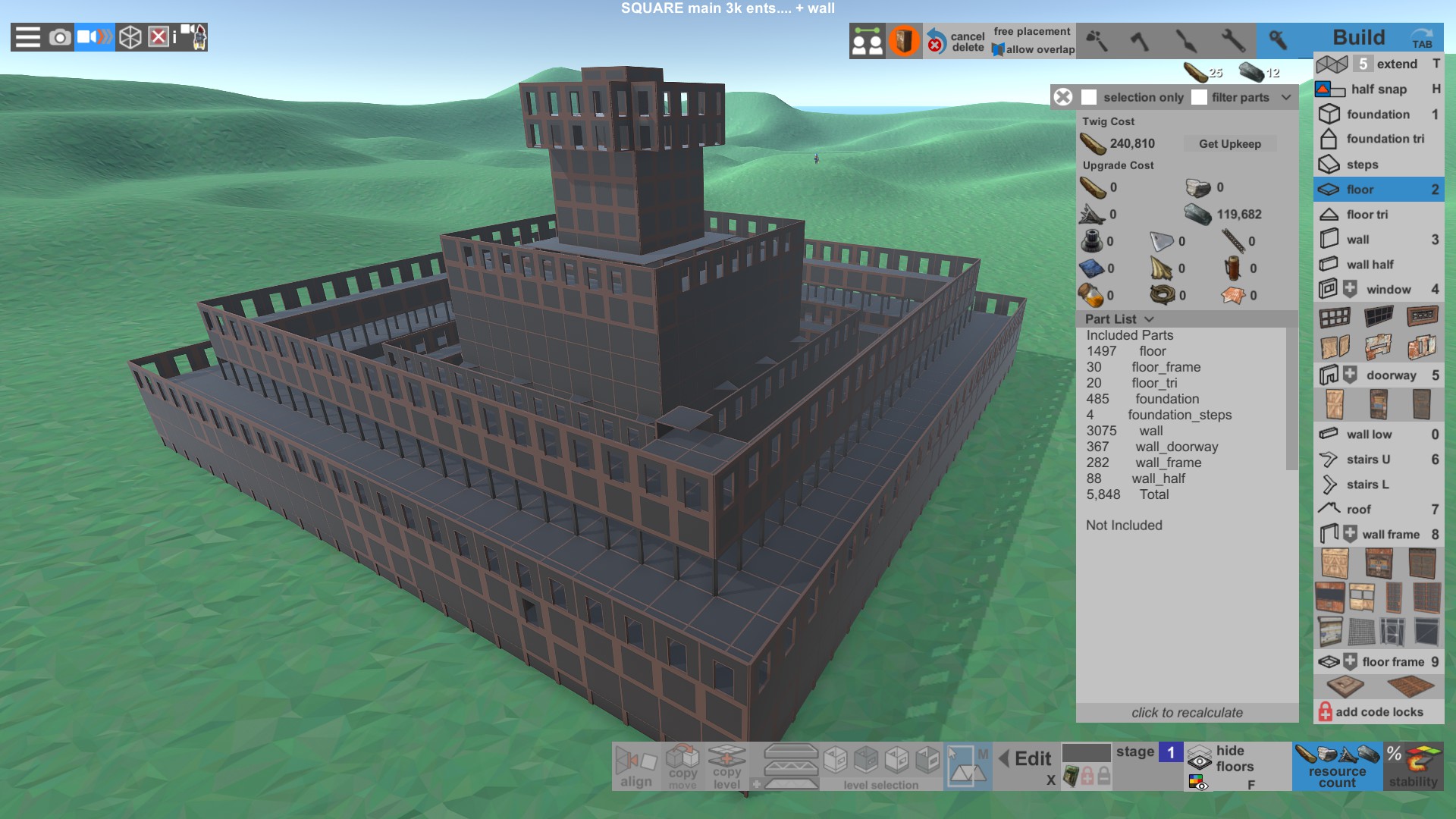Click Get Upkeep button
The image size is (1456, 819).
tap(1230, 143)
